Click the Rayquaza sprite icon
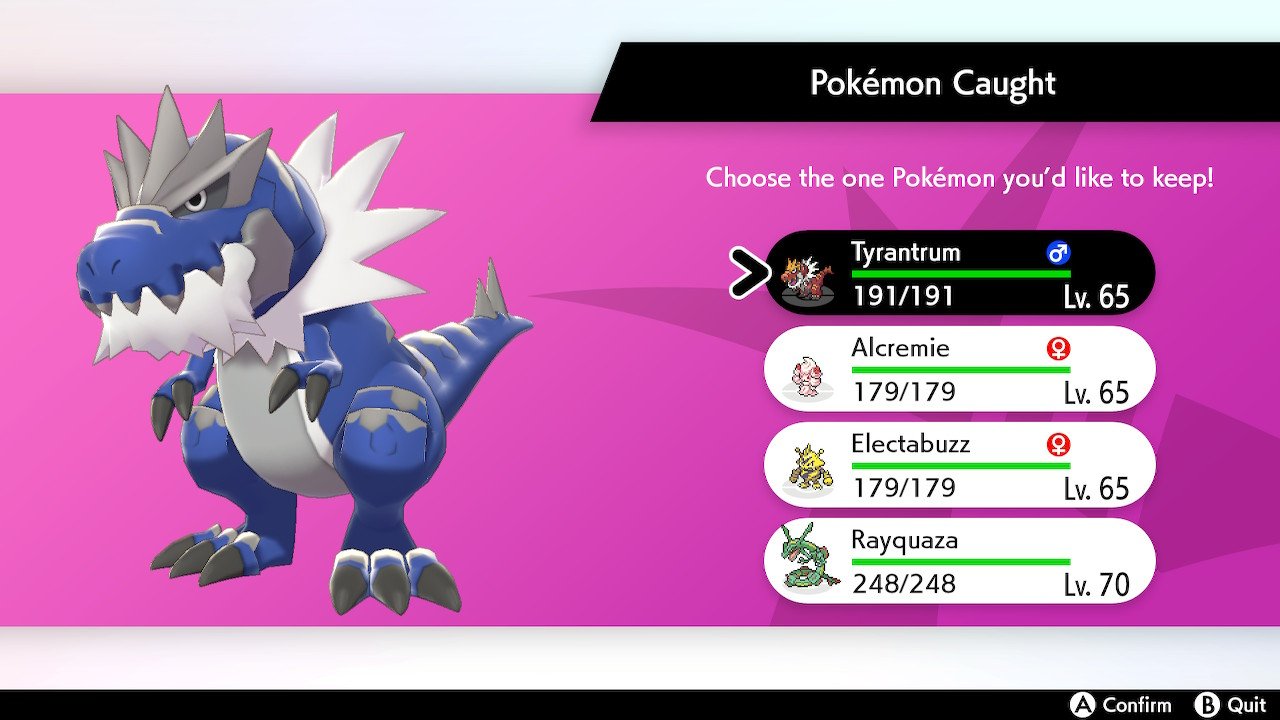 tap(806, 561)
